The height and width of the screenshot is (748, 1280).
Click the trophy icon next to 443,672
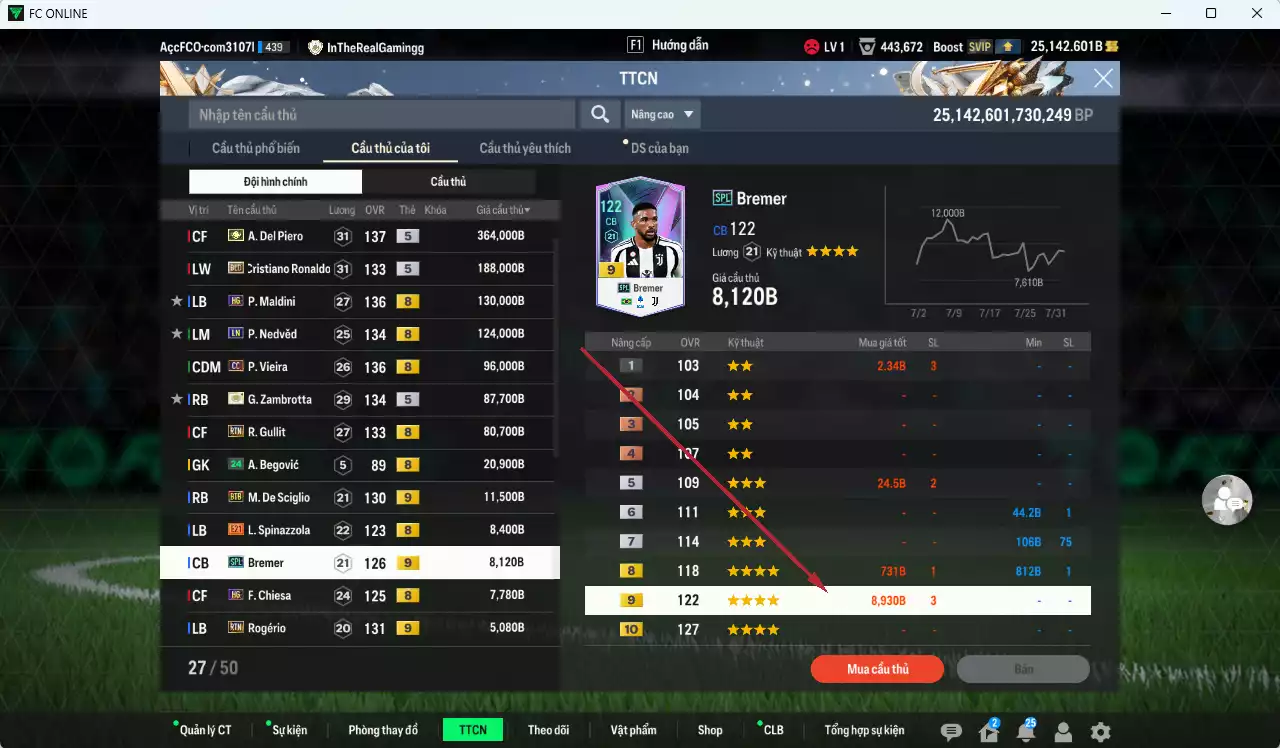tap(866, 45)
